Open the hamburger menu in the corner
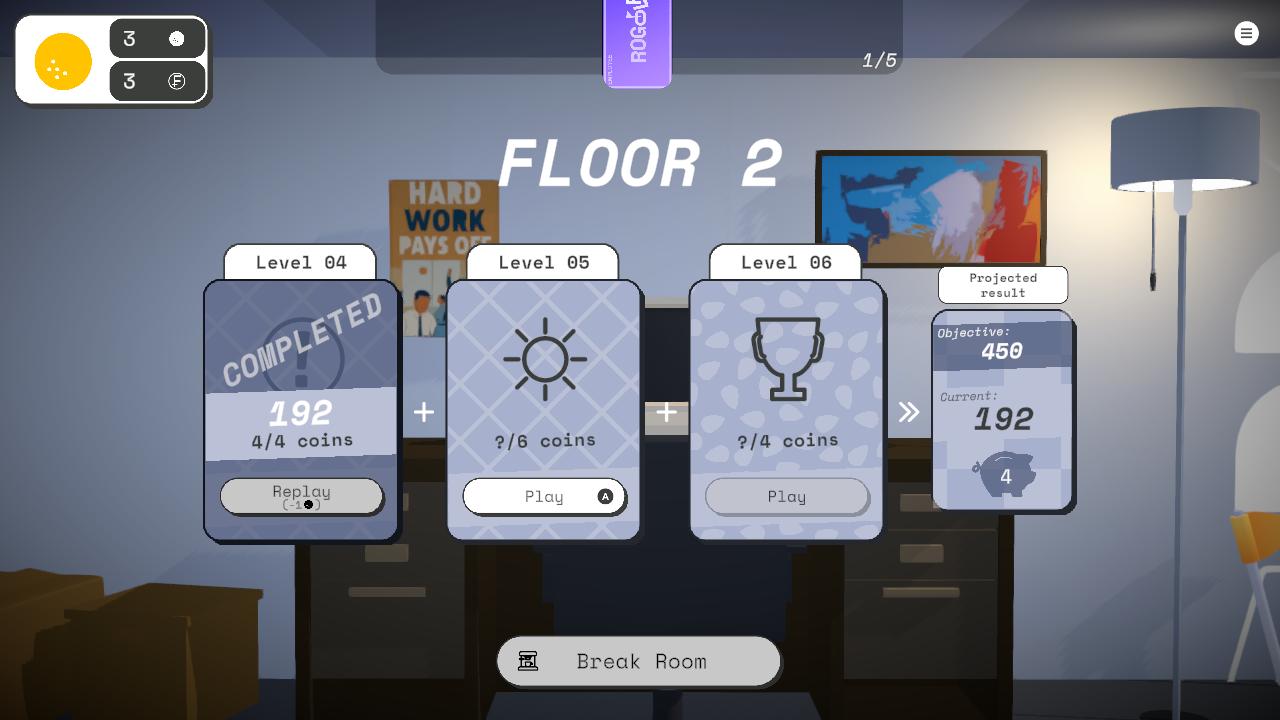The image size is (1280, 720). tap(1246, 33)
